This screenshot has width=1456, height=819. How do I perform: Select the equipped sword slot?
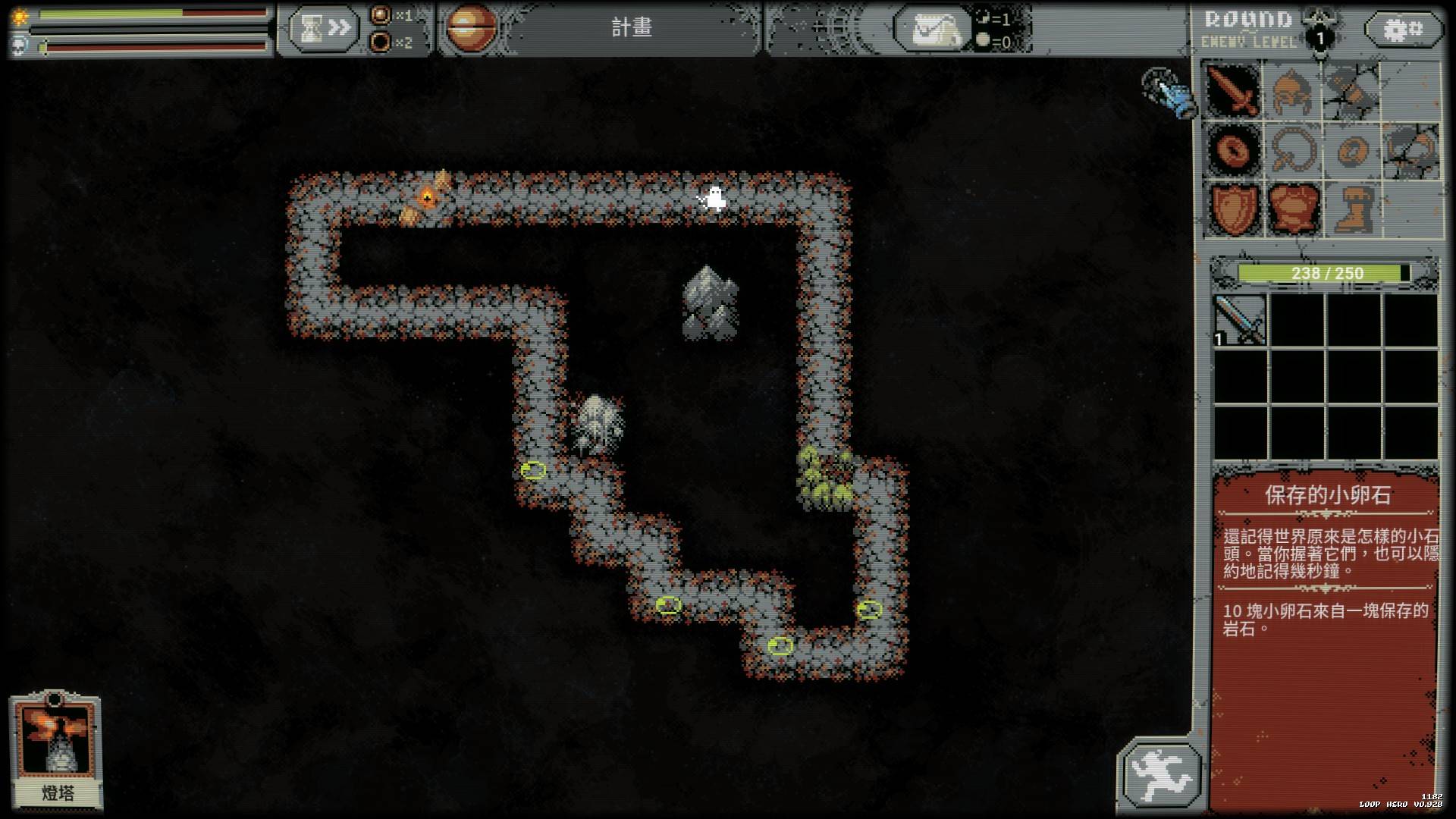[1233, 90]
